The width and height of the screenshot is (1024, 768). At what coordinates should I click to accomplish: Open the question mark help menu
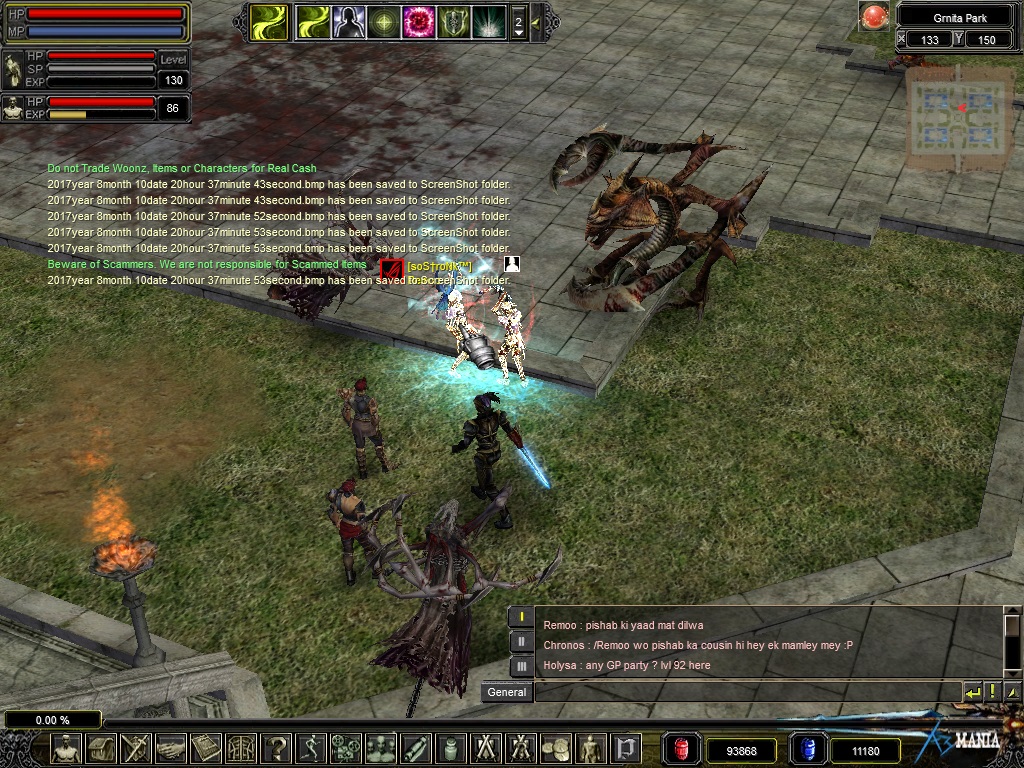277,748
